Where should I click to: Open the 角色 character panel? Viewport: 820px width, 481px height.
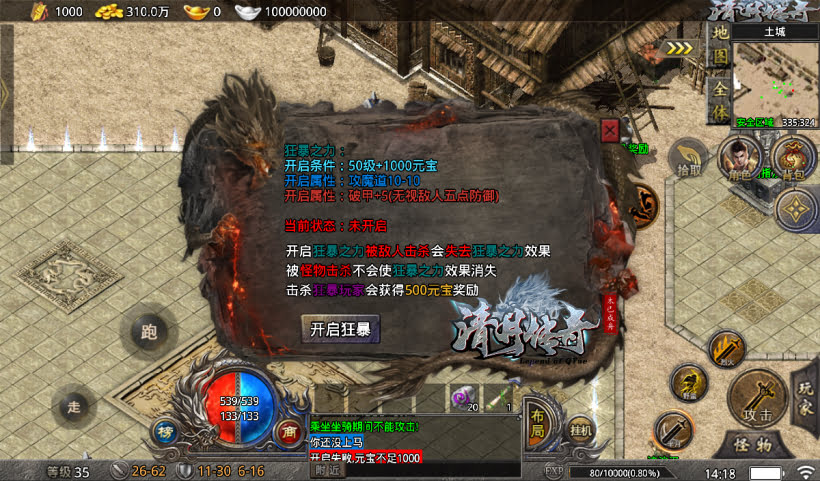tap(739, 160)
